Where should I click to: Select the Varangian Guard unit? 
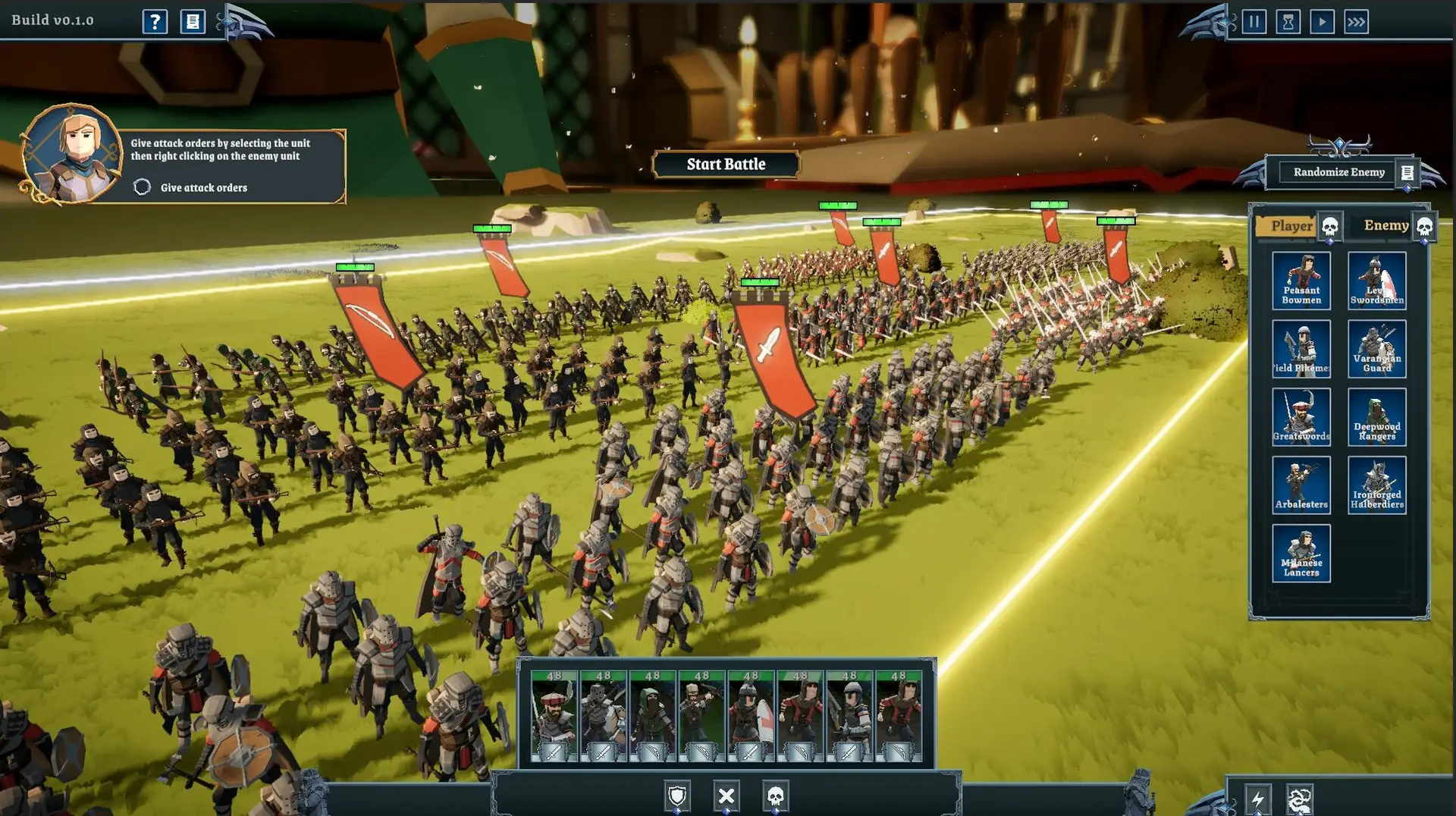click(x=1376, y=349)
